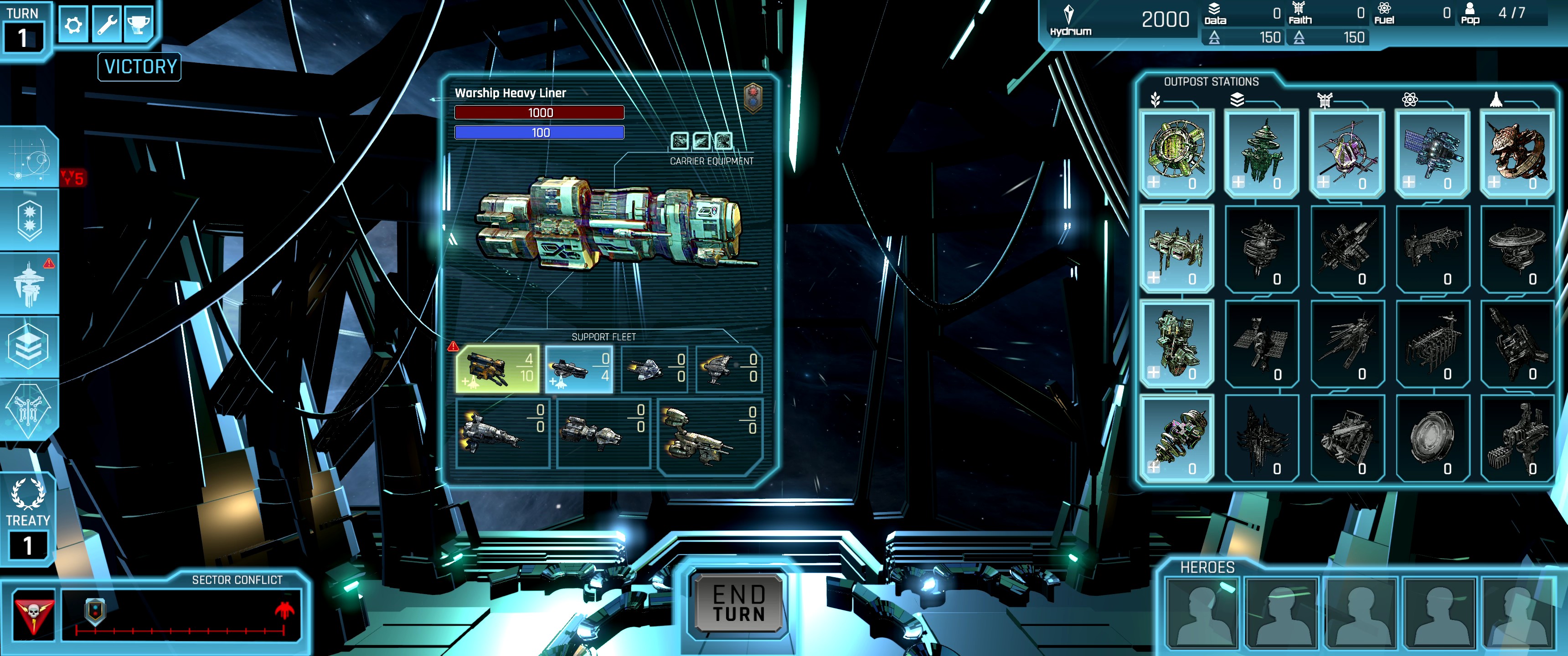Select the dark circular disc station

(x=1432, y=437)
